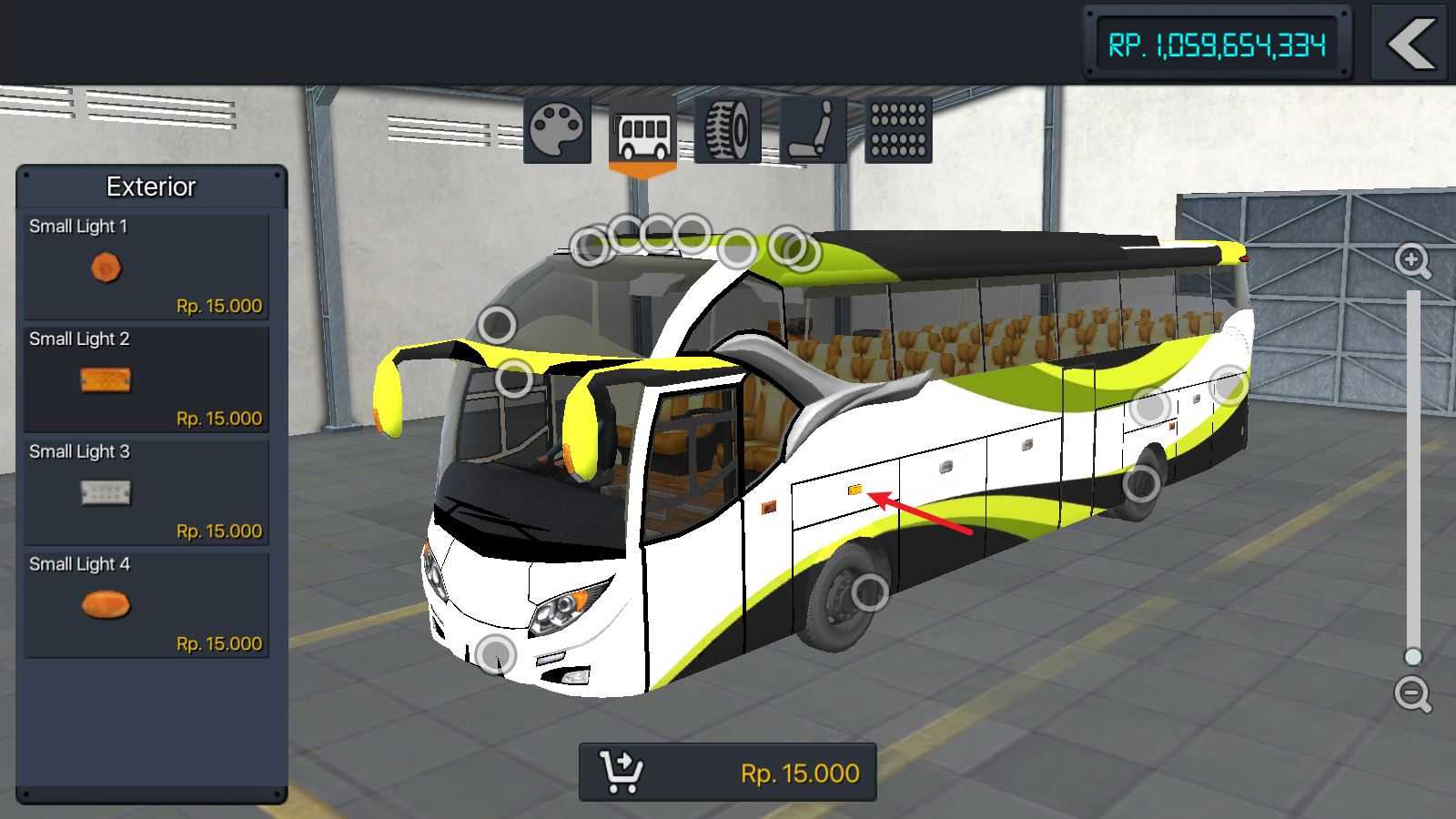This screenshot has height=819, width=1456.
Task: Open the dotted grid category tab
Action: pos(898,130)
